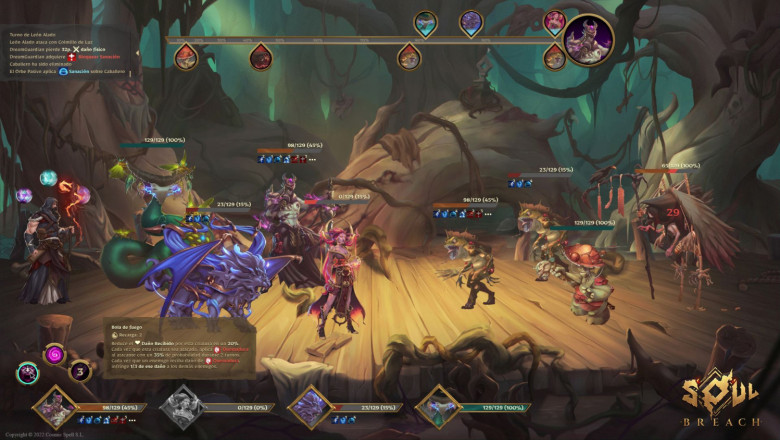Viewport: 780px width, 440px height.
Task: Activate the purple swirl ability
Action: click(55, 354)
